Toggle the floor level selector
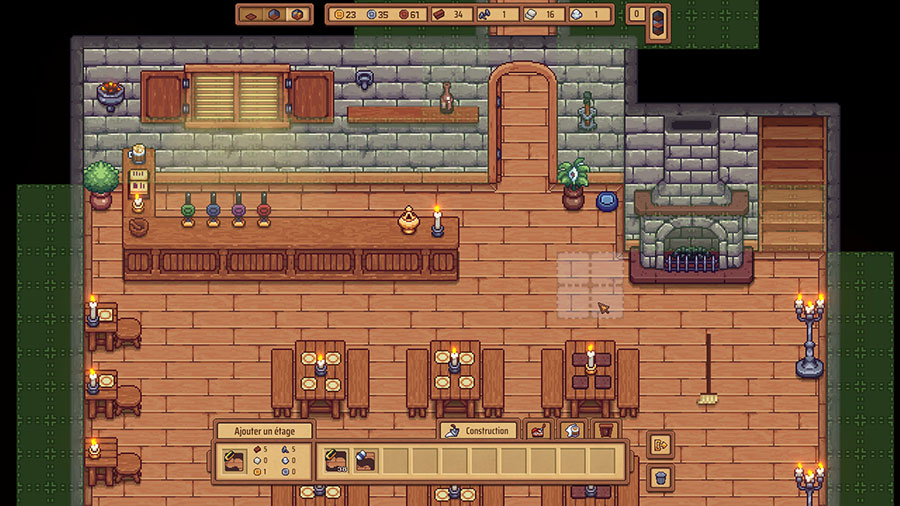 pyautogui.click(x=657, y=22)
